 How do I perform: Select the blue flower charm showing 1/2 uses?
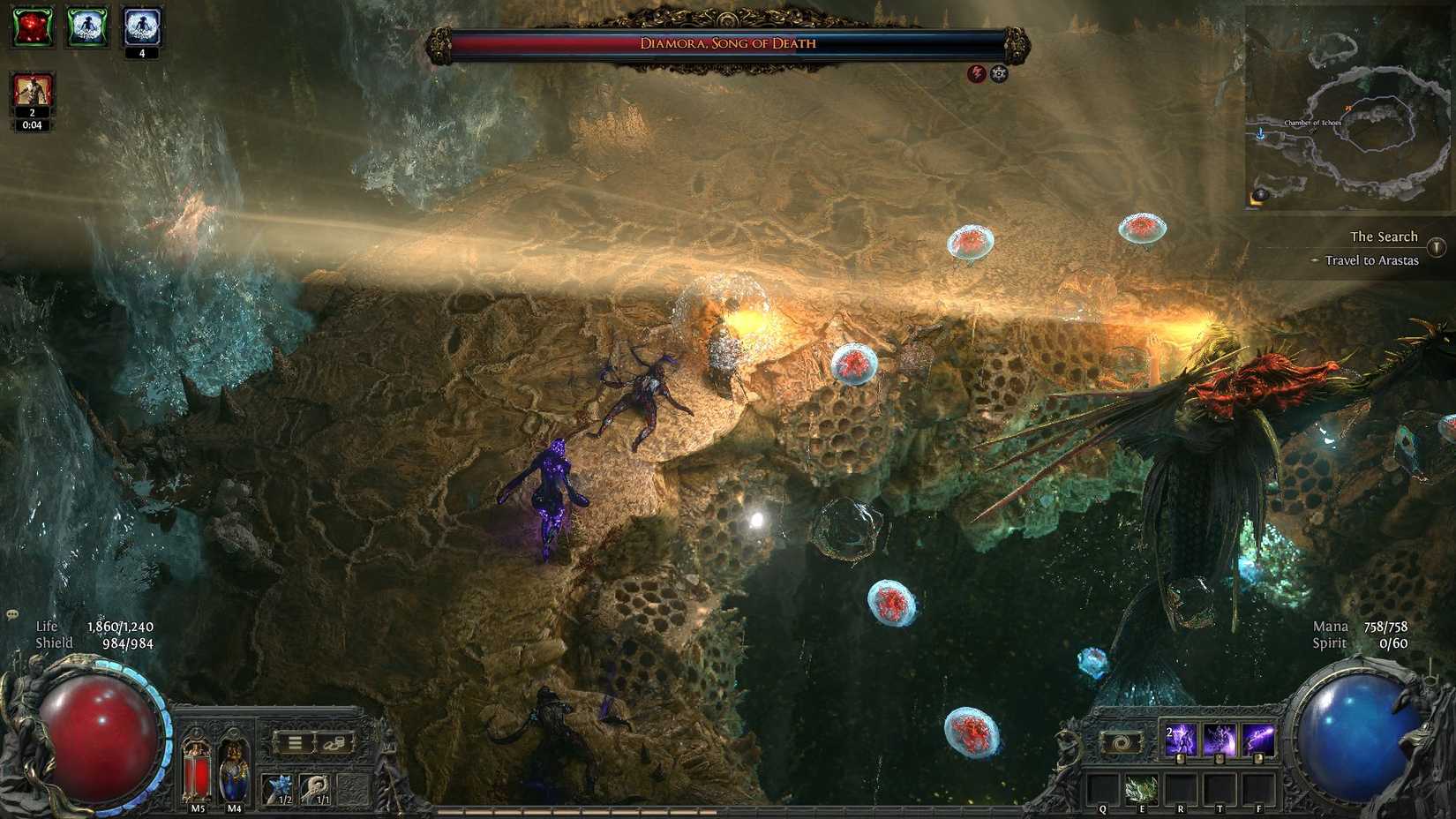[x=277, y=789]
